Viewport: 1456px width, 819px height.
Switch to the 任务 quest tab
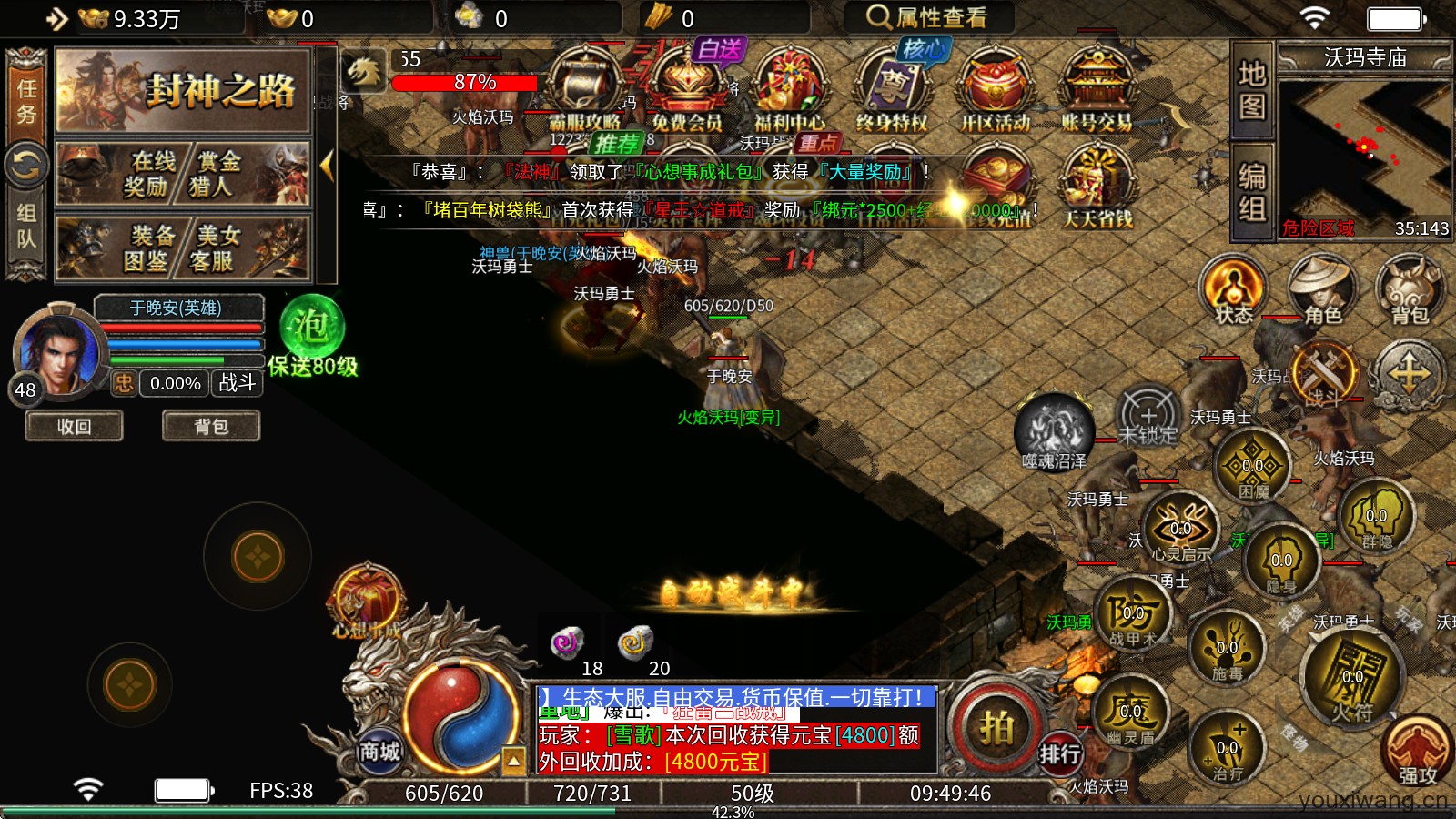pos(26,100)
